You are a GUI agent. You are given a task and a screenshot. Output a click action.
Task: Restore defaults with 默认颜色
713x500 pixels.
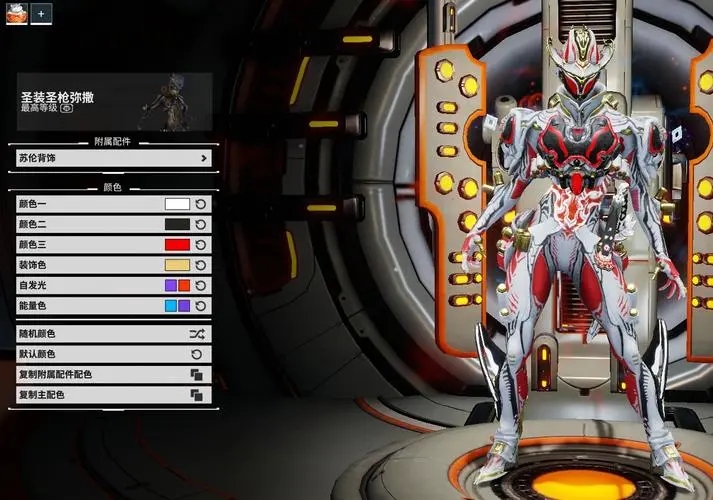coord(112,354)
